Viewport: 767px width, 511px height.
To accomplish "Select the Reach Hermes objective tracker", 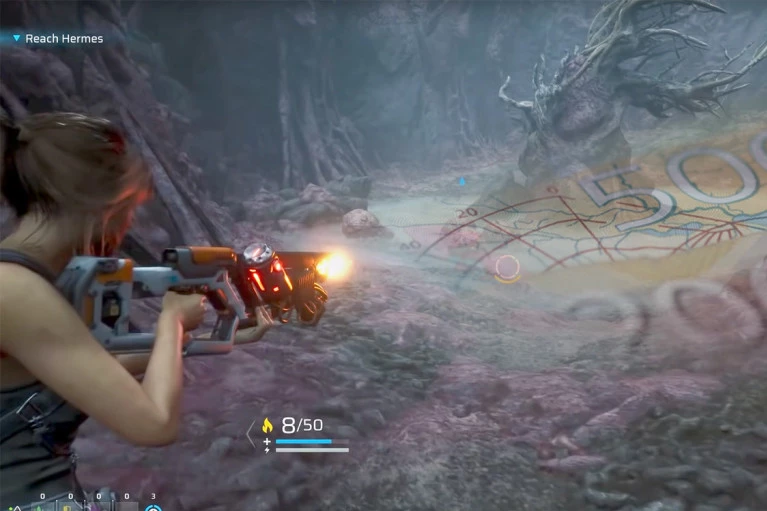I will 62,39.
